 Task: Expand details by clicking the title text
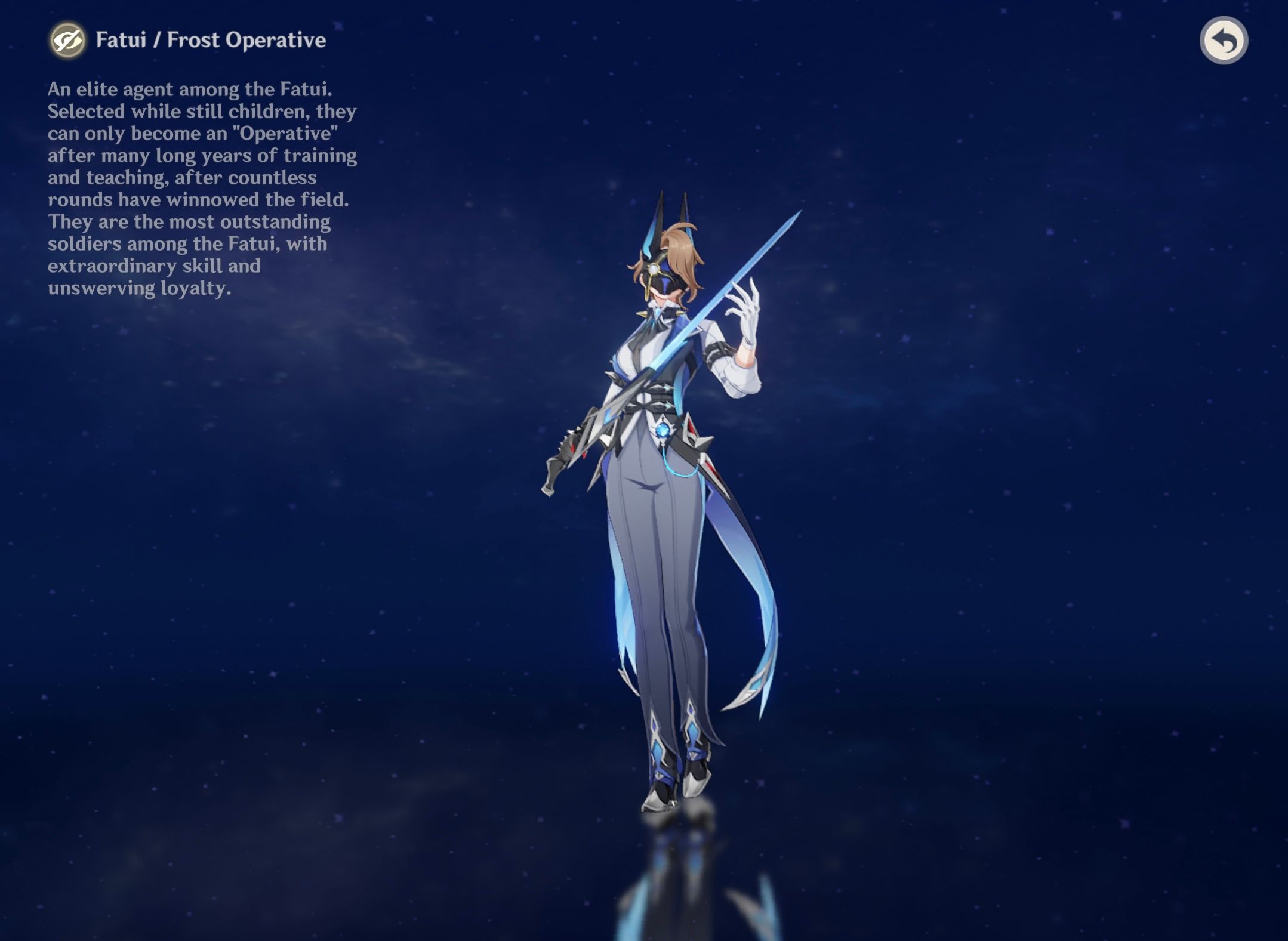click(209, 41)
